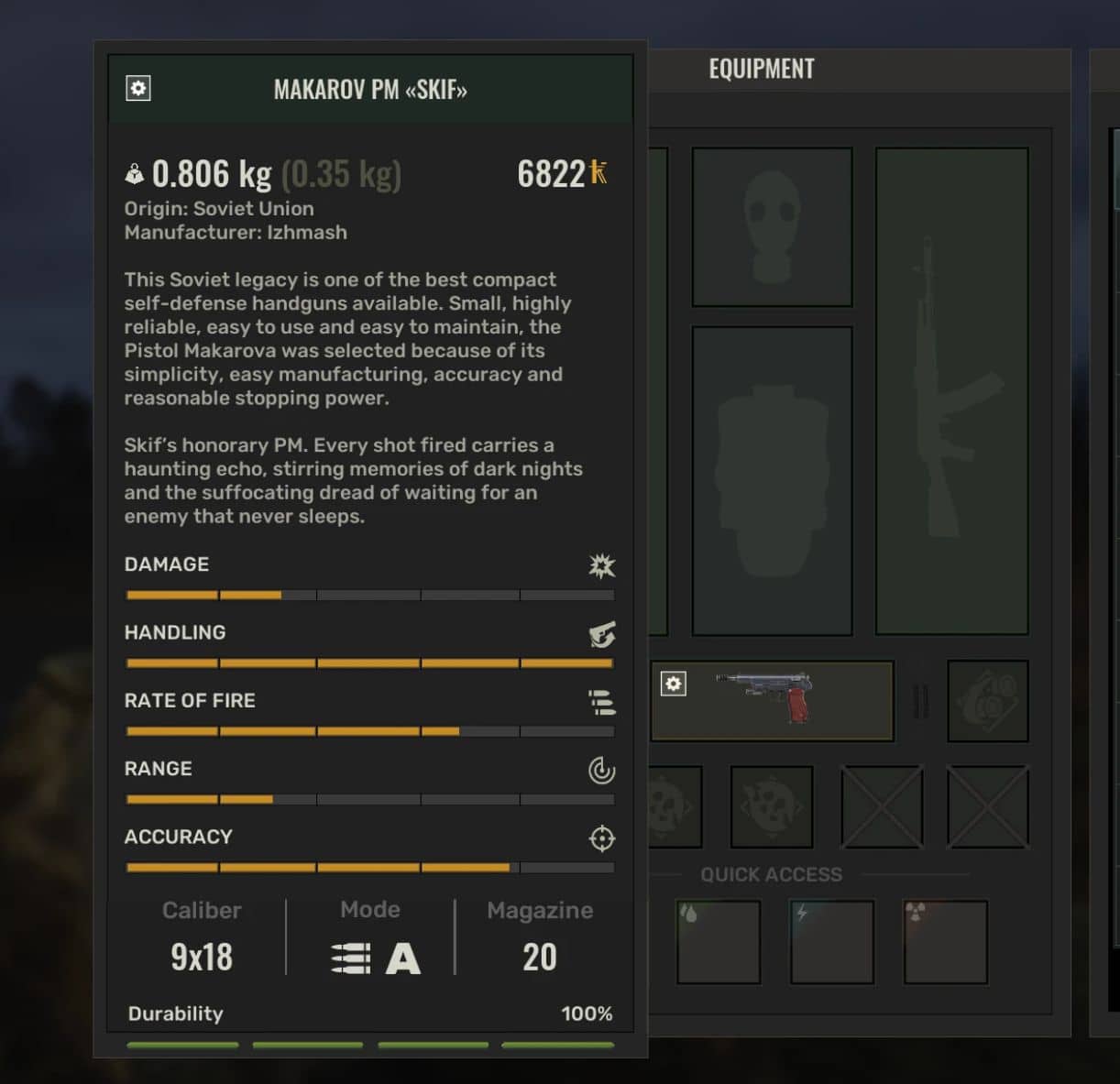Select the empty primary rifle weapon slot
Viewport: 1120px width, 1084px height.
coord(951,390)
